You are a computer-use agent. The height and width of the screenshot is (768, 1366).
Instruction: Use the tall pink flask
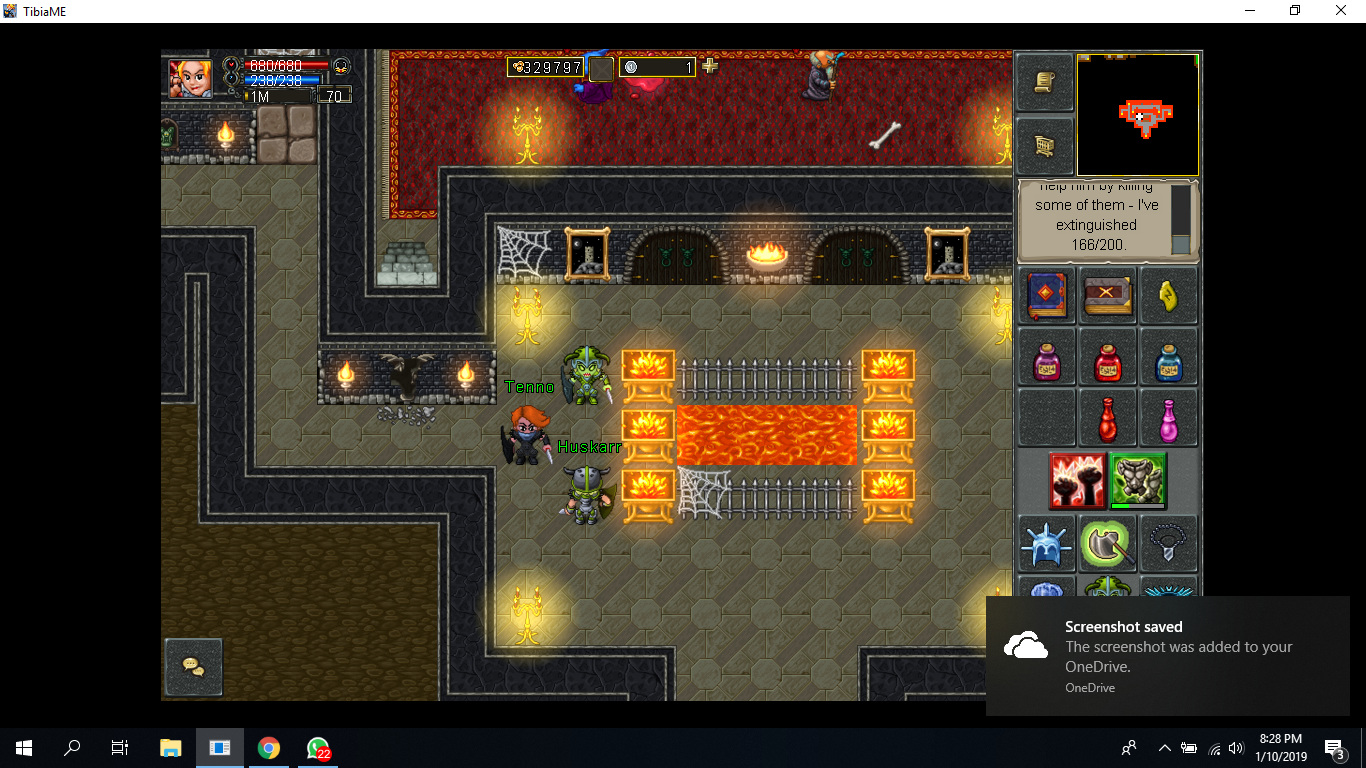coord(1168,418)
